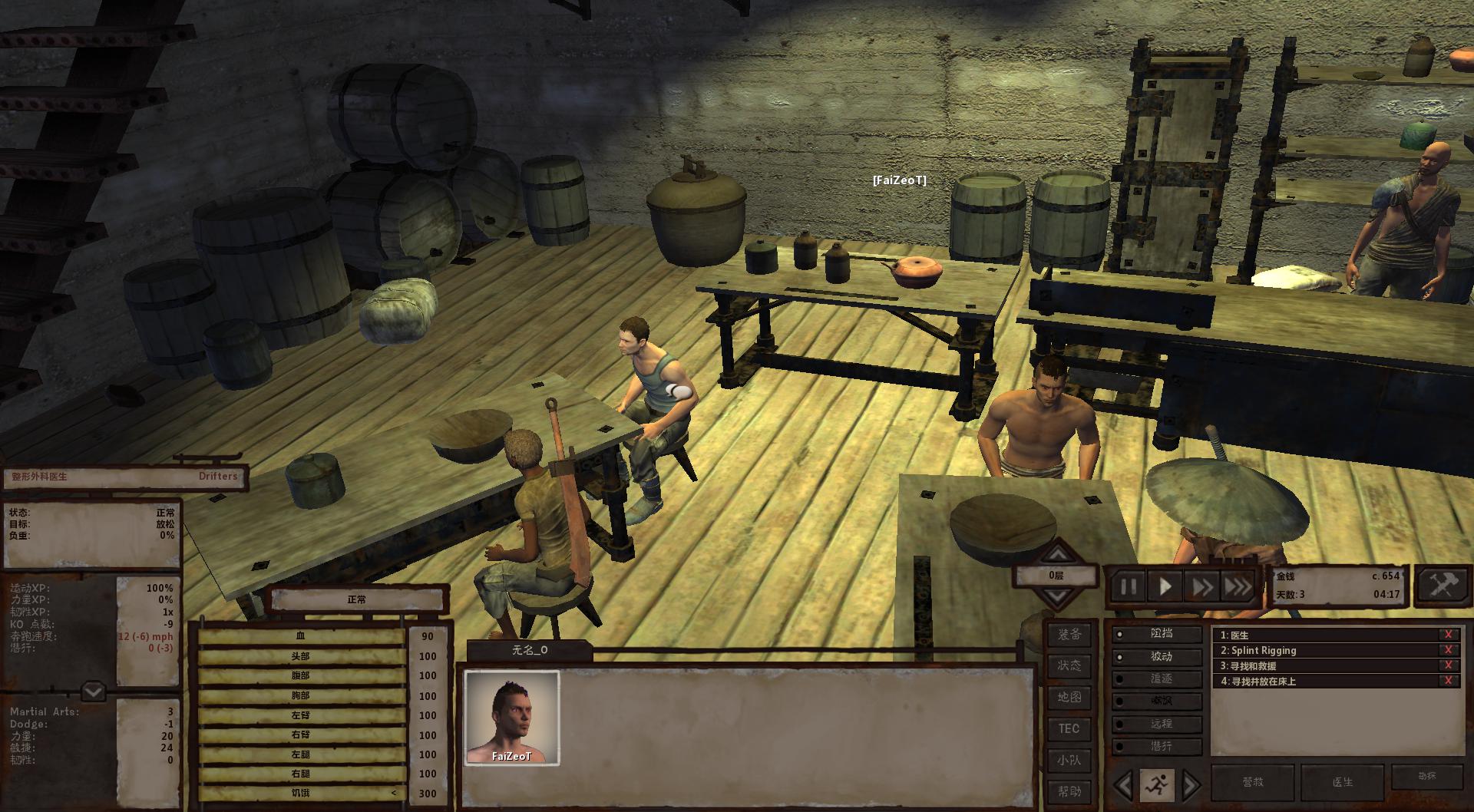Open the 帮助 (help) menu

(1069, 791)
